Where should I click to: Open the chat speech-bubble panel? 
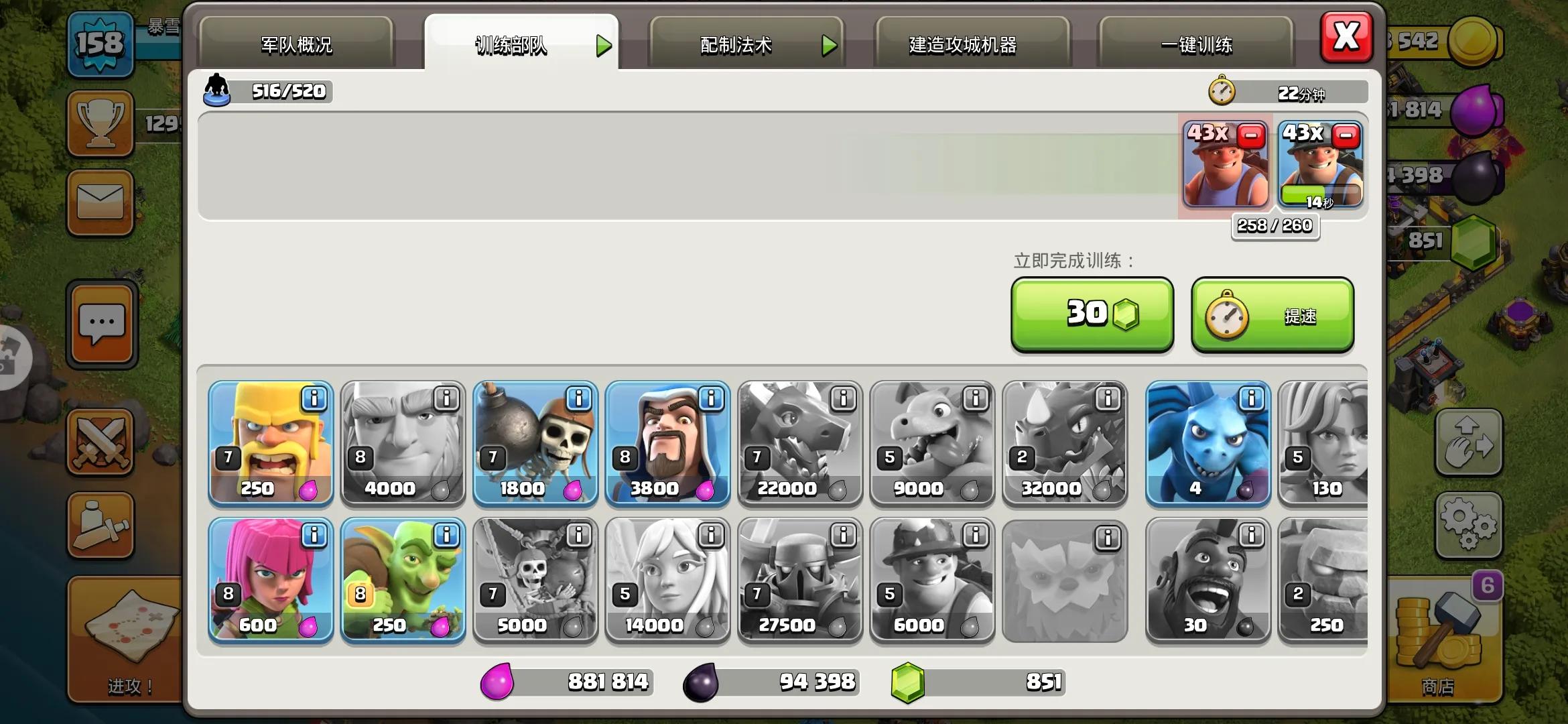tap(102, 324)
